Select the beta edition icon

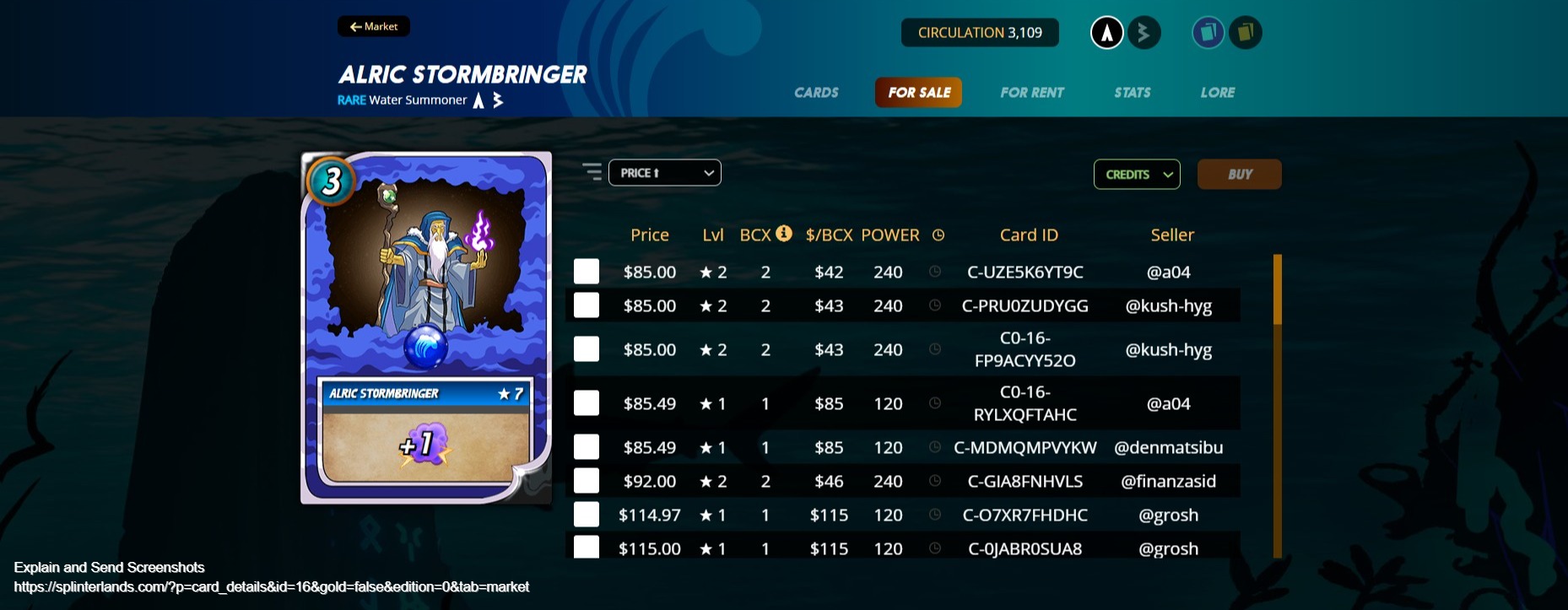[x=1144, y=32]
